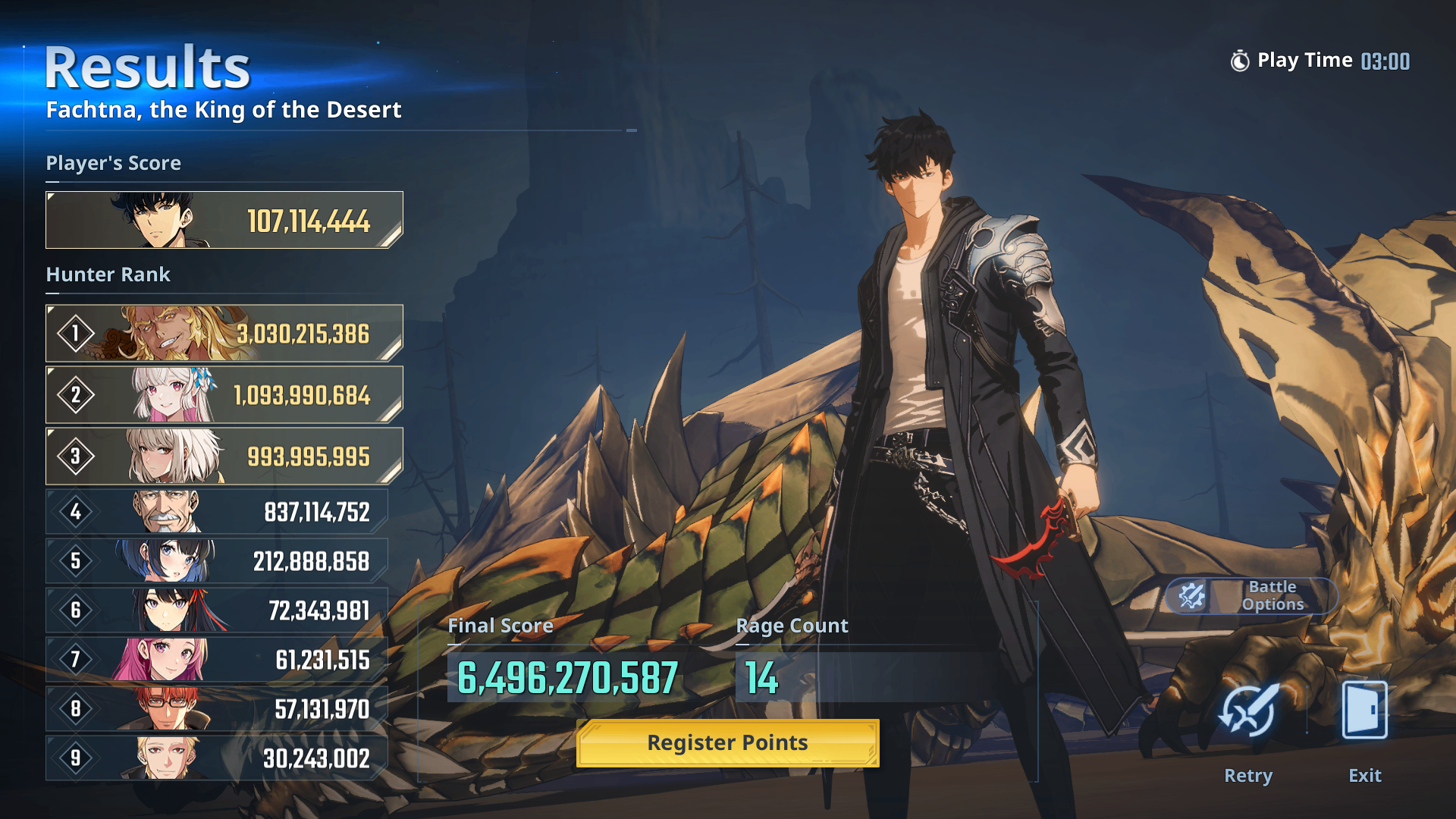Image resolution: width=1456 pixels, height=819 pixels.
Task: Select rank 5 hunter scoring 212,888,858
Action: tap(217, 561)
